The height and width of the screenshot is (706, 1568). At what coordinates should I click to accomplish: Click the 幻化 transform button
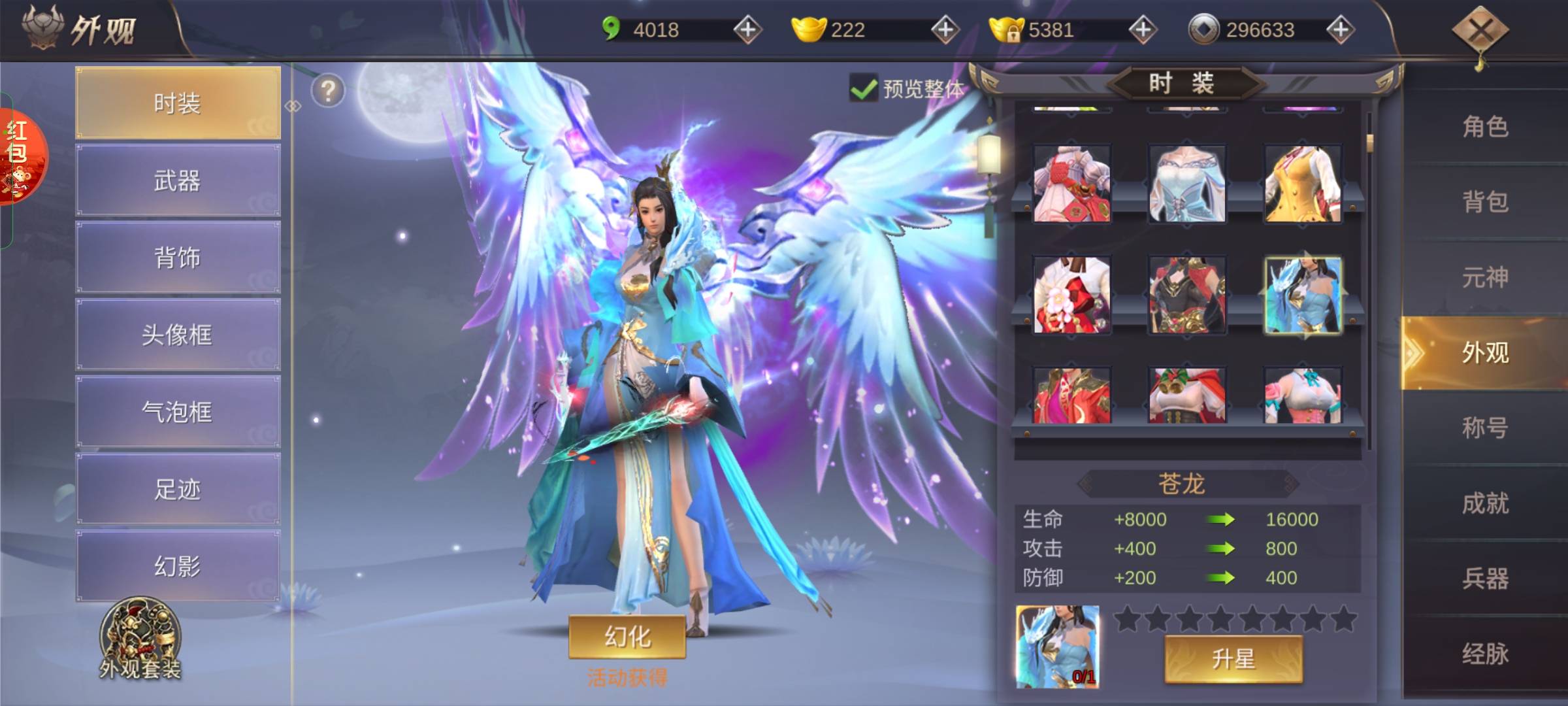pyautogui.click(x=627, y=636)
